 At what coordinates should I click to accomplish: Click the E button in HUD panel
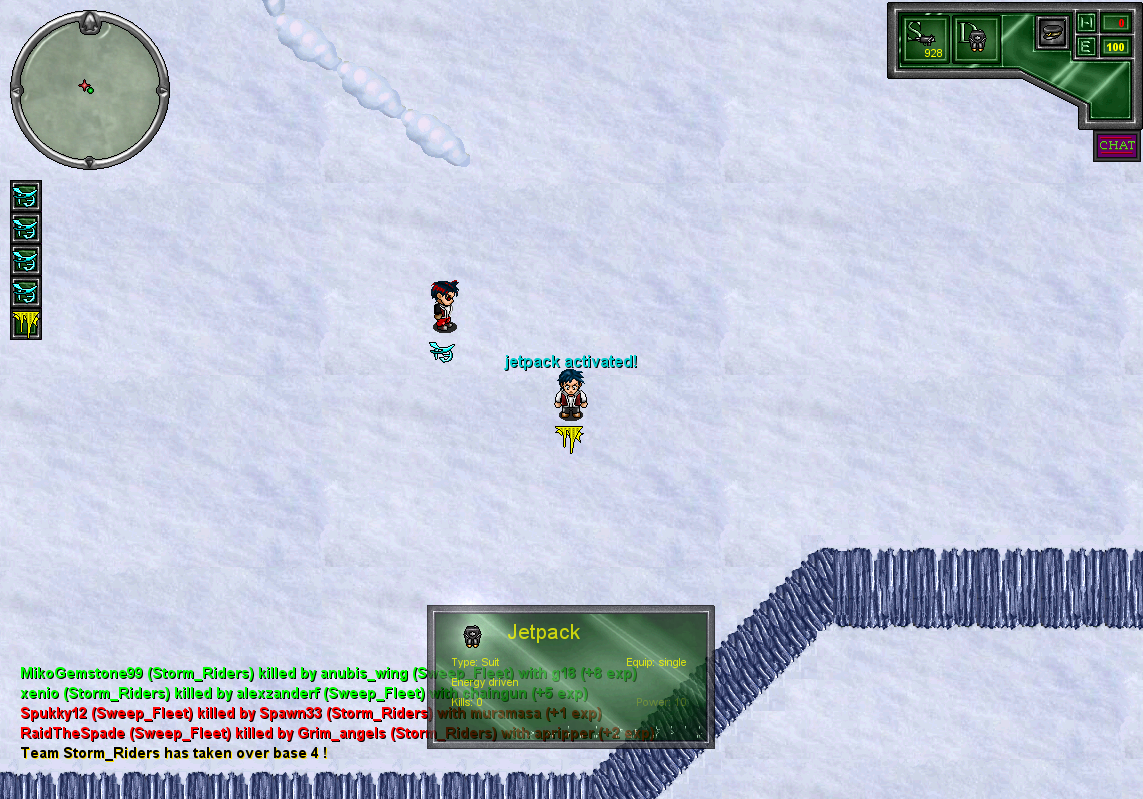1086,46
